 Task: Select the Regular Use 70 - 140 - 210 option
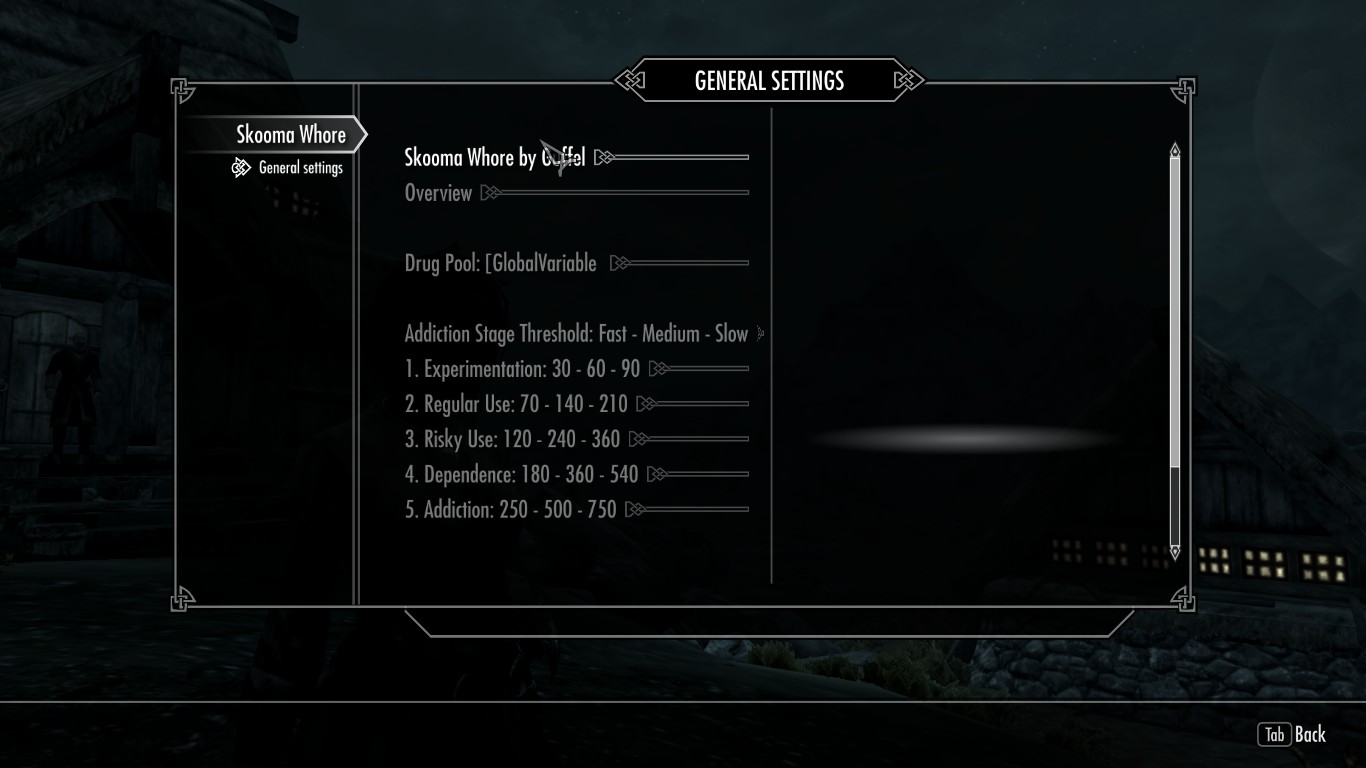516,404
